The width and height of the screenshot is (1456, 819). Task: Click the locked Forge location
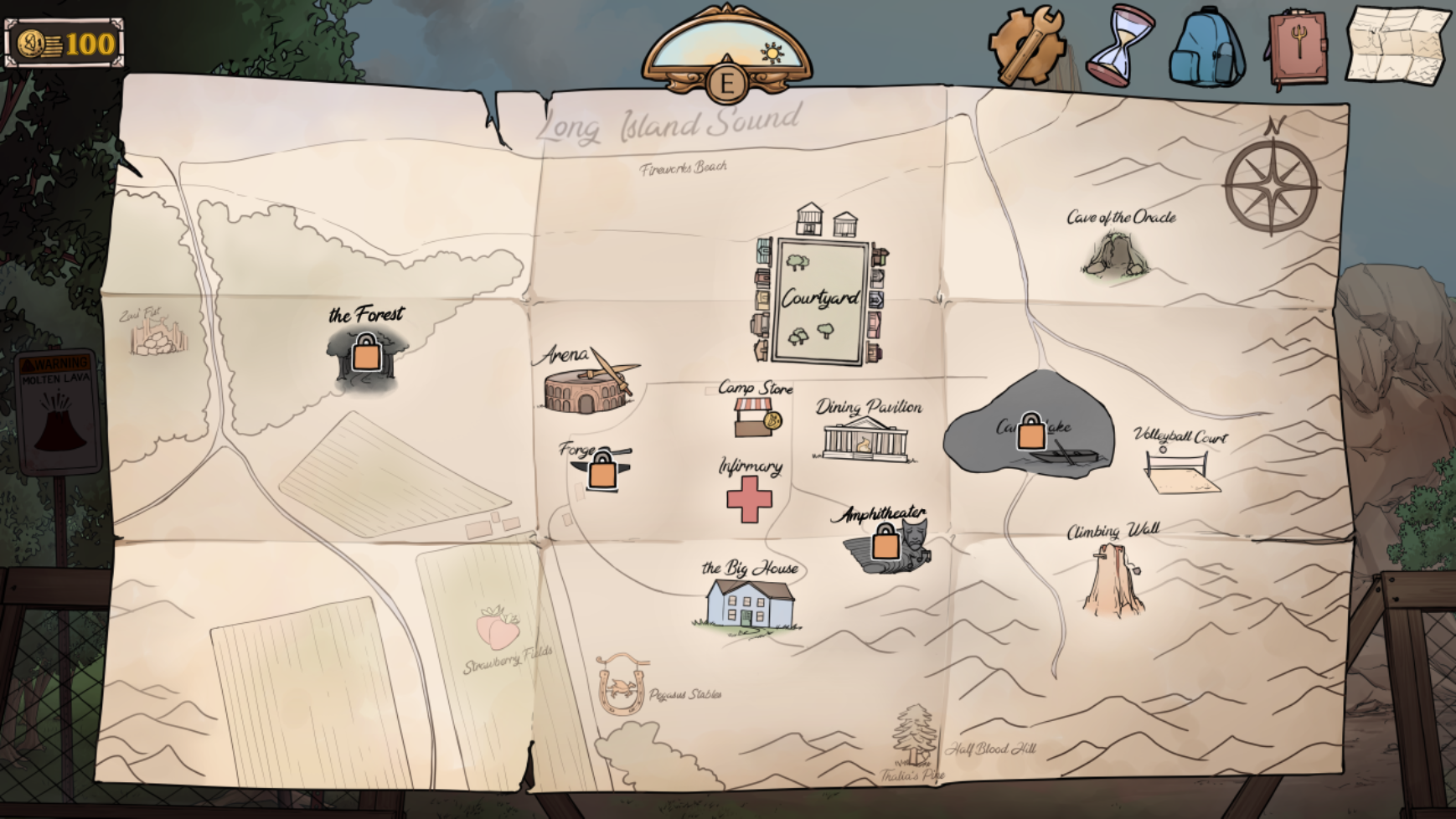point(602,472)
